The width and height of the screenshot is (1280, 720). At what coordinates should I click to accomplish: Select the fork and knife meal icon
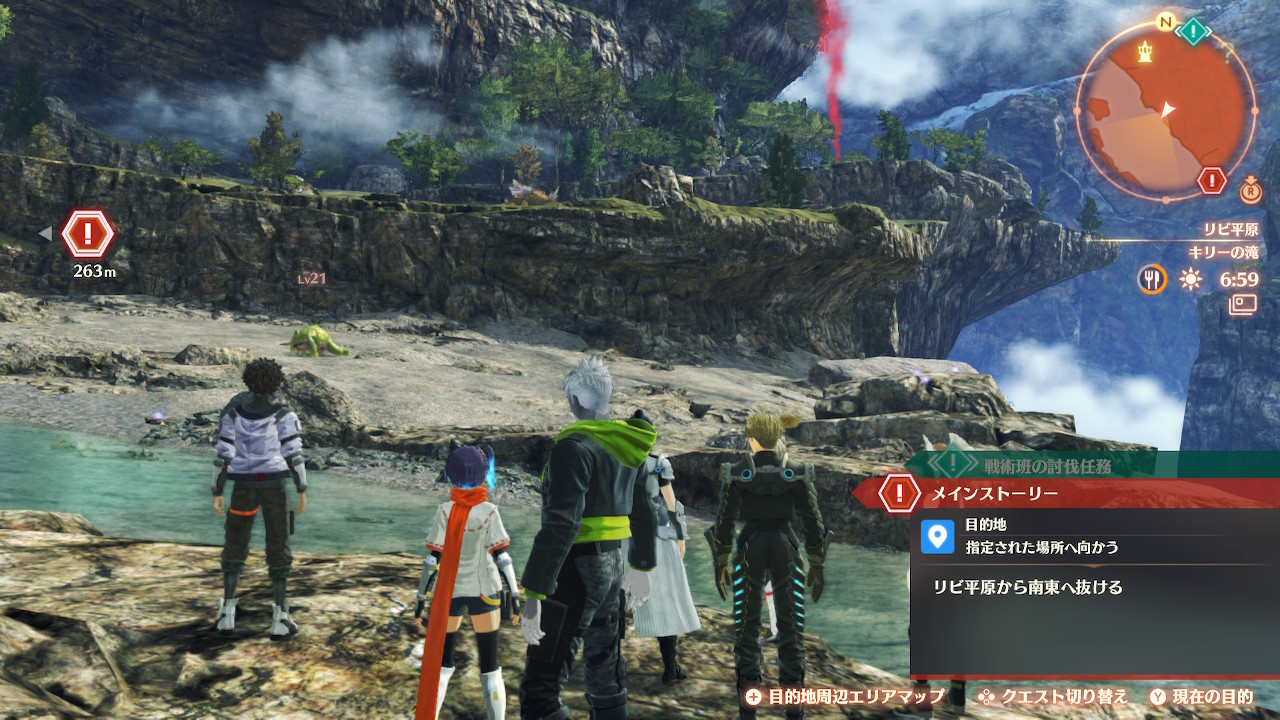1152,279
